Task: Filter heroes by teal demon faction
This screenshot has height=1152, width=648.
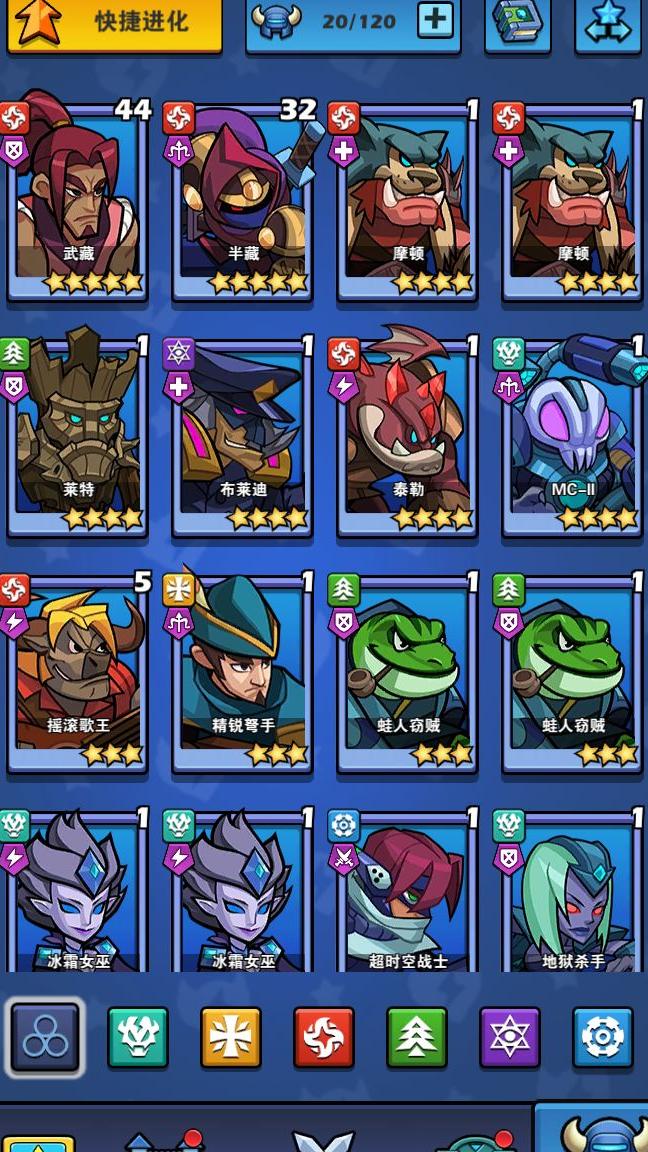Action: 138,1037
